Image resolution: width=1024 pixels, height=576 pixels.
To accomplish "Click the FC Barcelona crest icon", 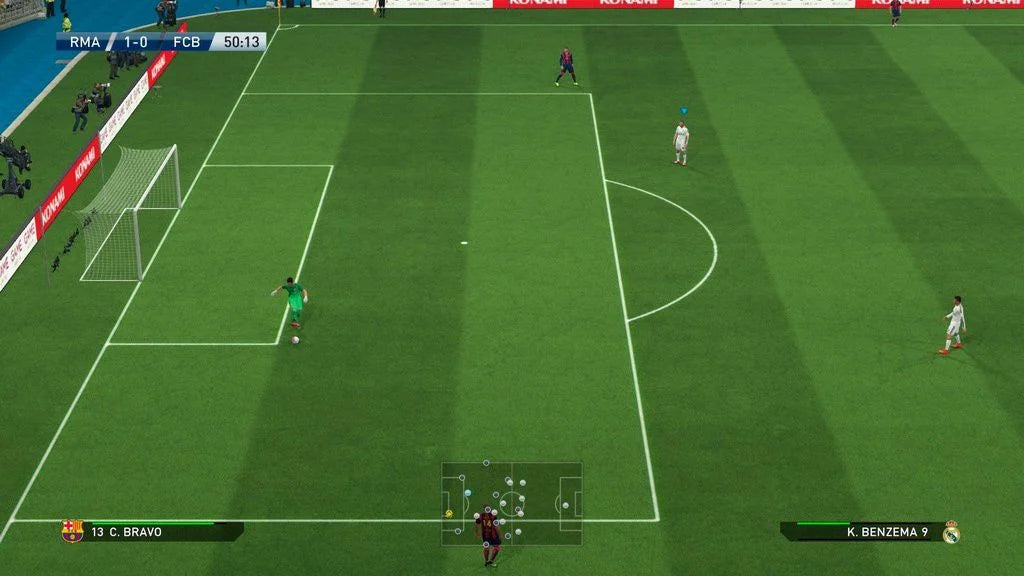I will [x=71, y=531].
